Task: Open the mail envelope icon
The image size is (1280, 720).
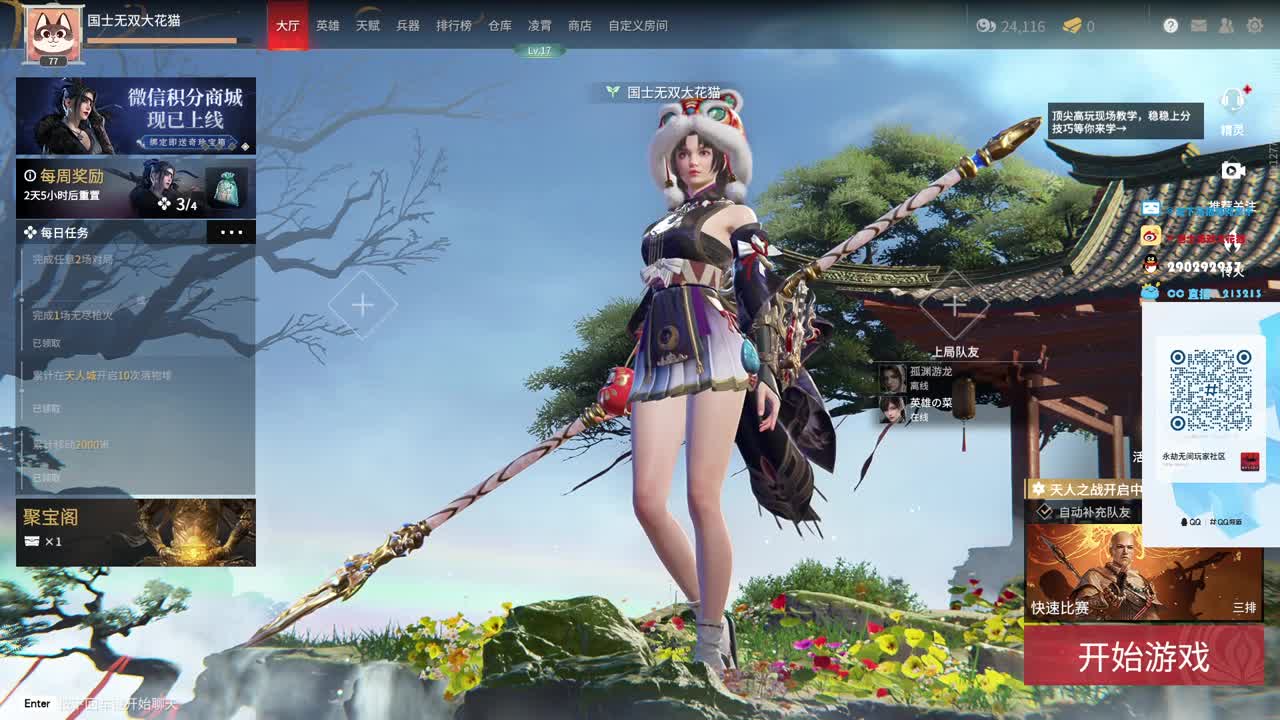Action: point(1197,25)
